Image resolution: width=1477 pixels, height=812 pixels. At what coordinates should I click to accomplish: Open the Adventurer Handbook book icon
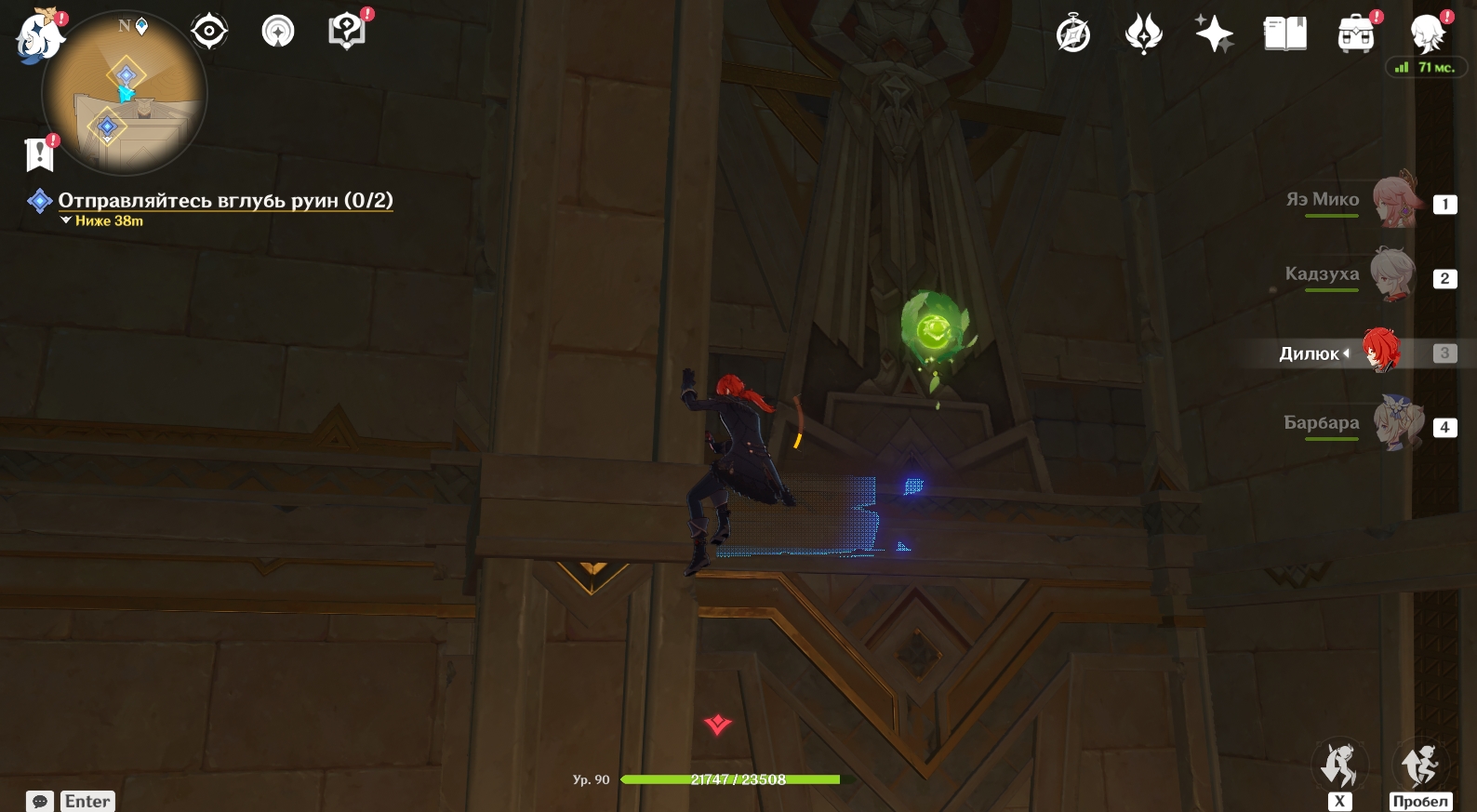(x=1284, y=34)
